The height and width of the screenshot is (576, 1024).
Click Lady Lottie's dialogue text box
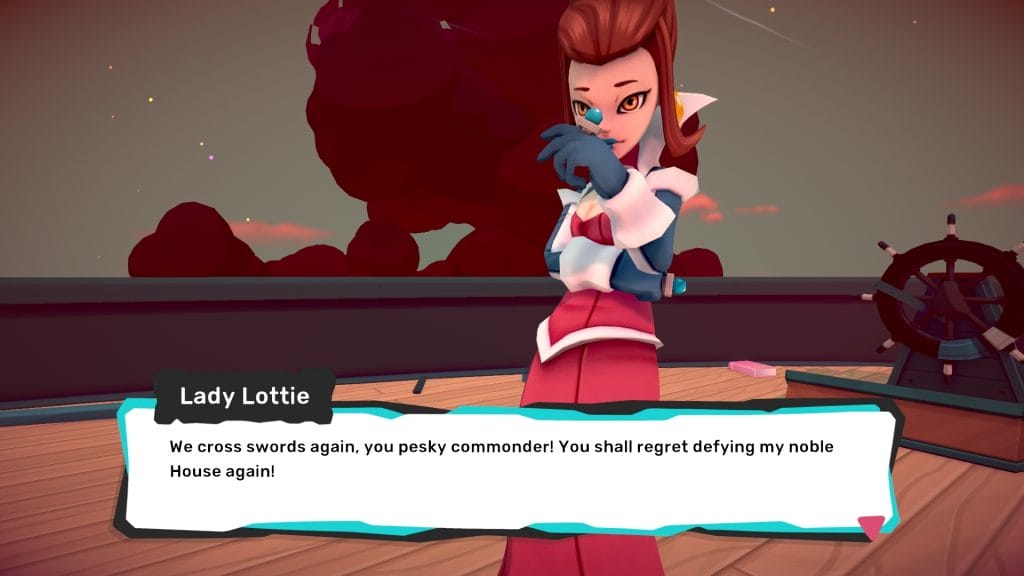pyautogui.click(x=510, y=468)
